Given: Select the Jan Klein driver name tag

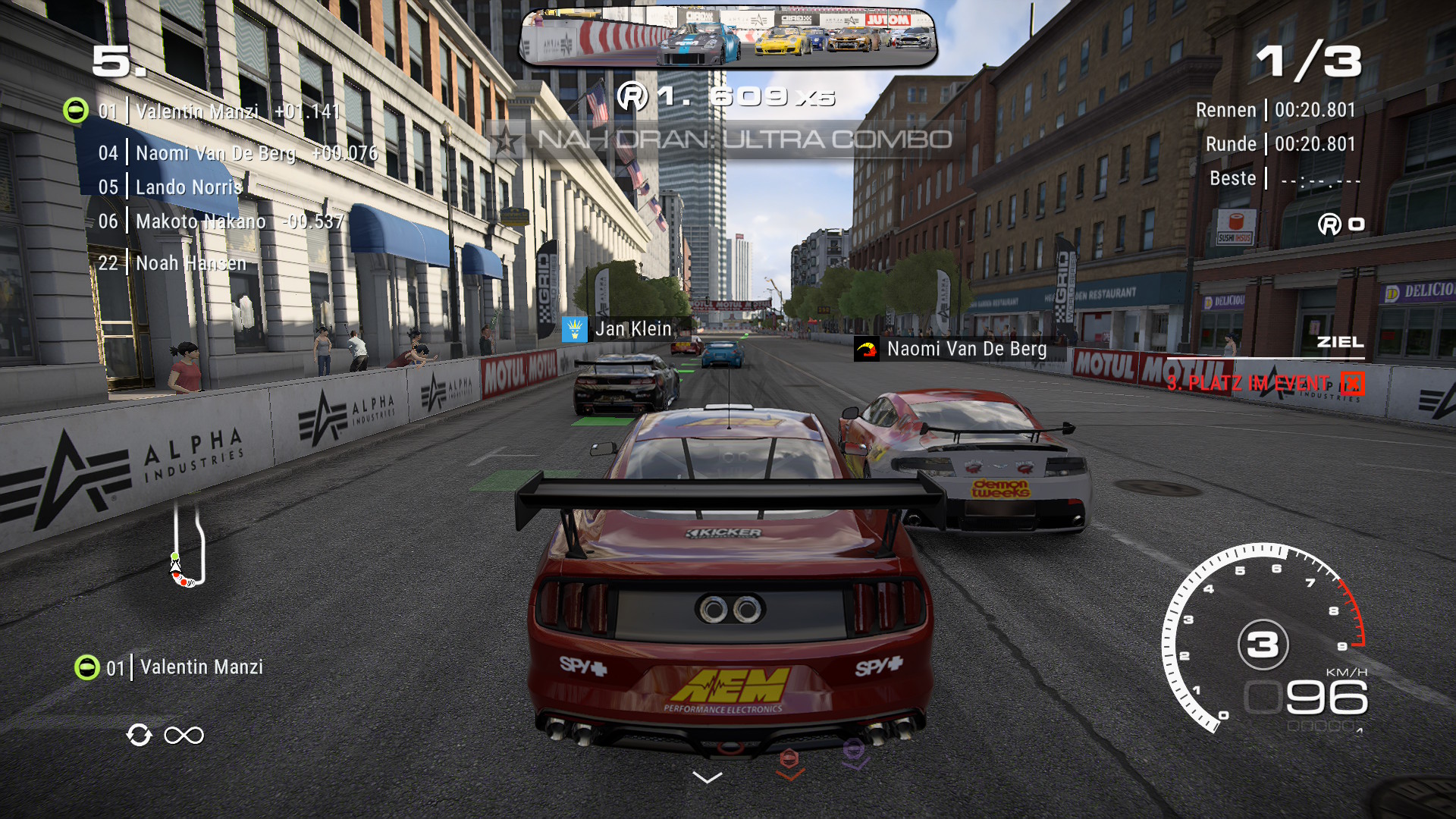Looking at the screenshot, I should click(619, 329).
